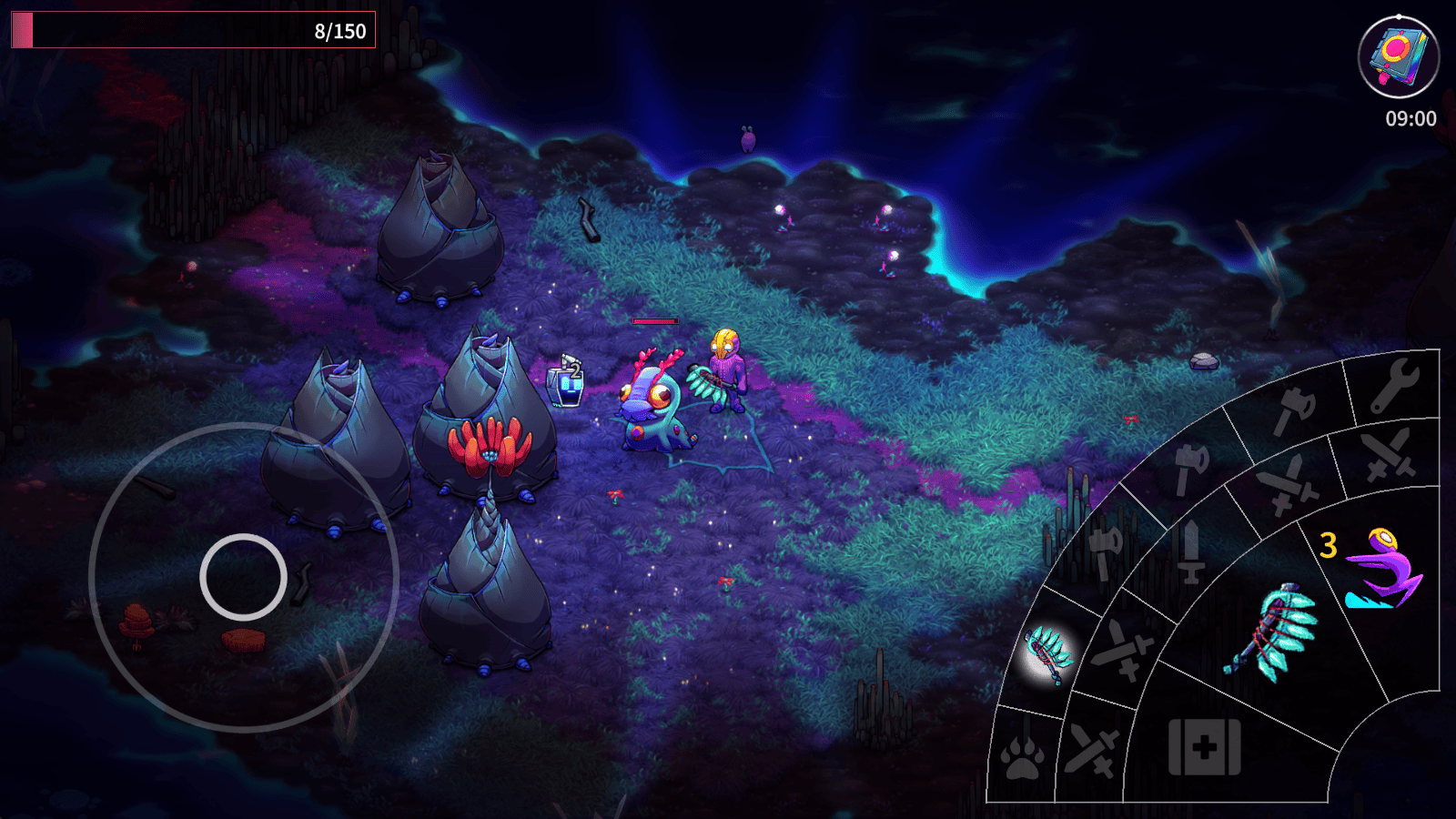Select the highlighted small feathered weapon slot

[x=1049, y=652]
